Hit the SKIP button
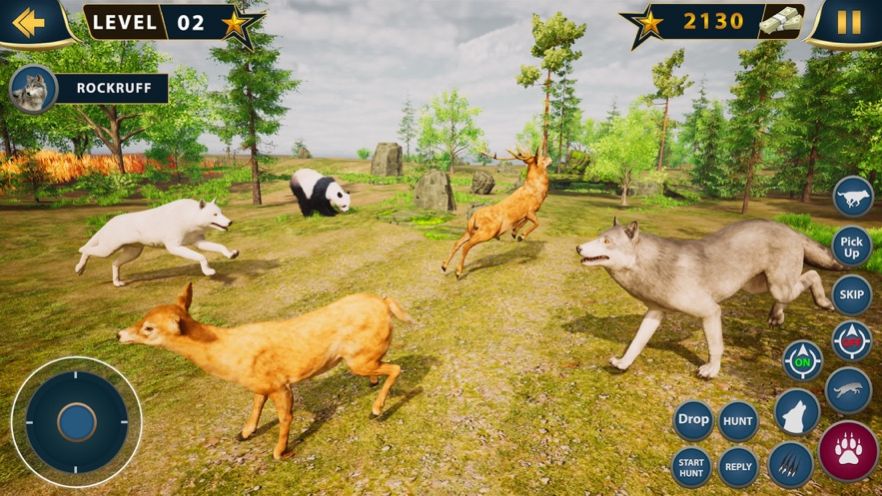This screenshot has height=496, width=882. 851,295
